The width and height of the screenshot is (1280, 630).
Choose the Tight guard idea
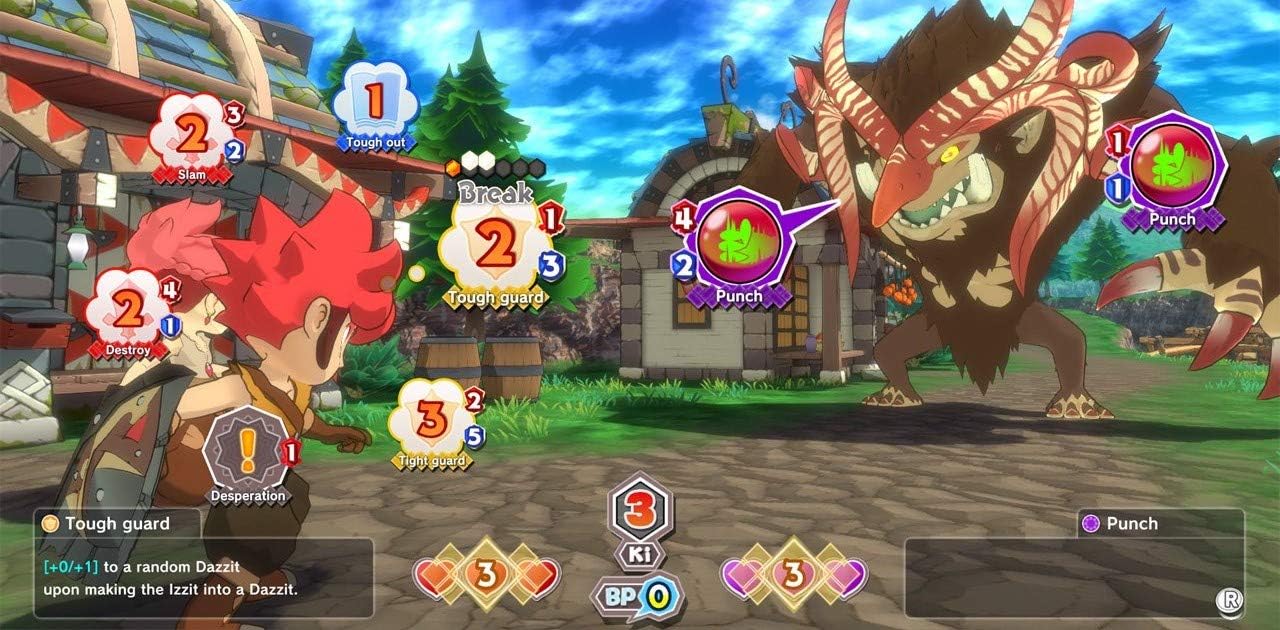coord(431,422)
